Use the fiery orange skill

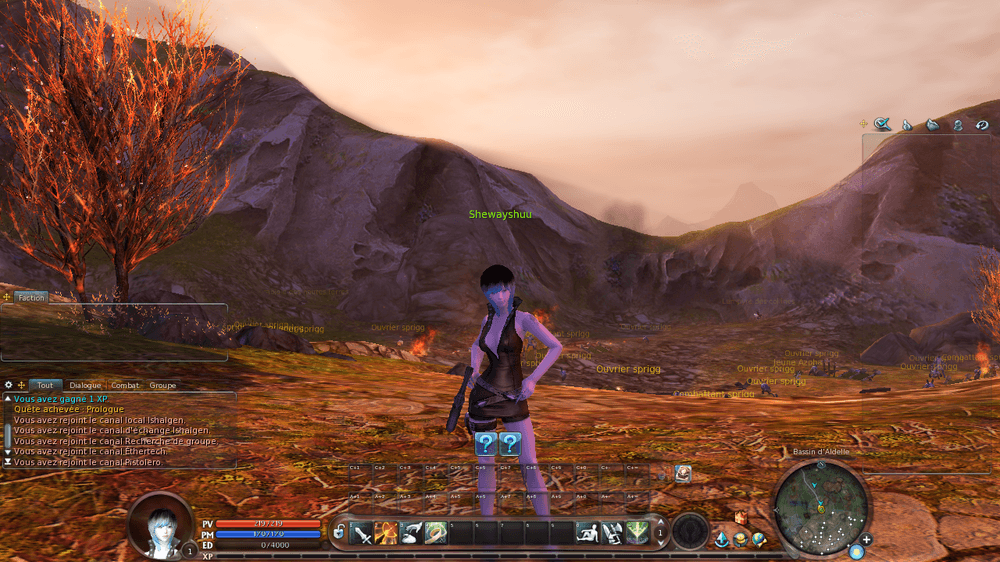click(386, 533)
